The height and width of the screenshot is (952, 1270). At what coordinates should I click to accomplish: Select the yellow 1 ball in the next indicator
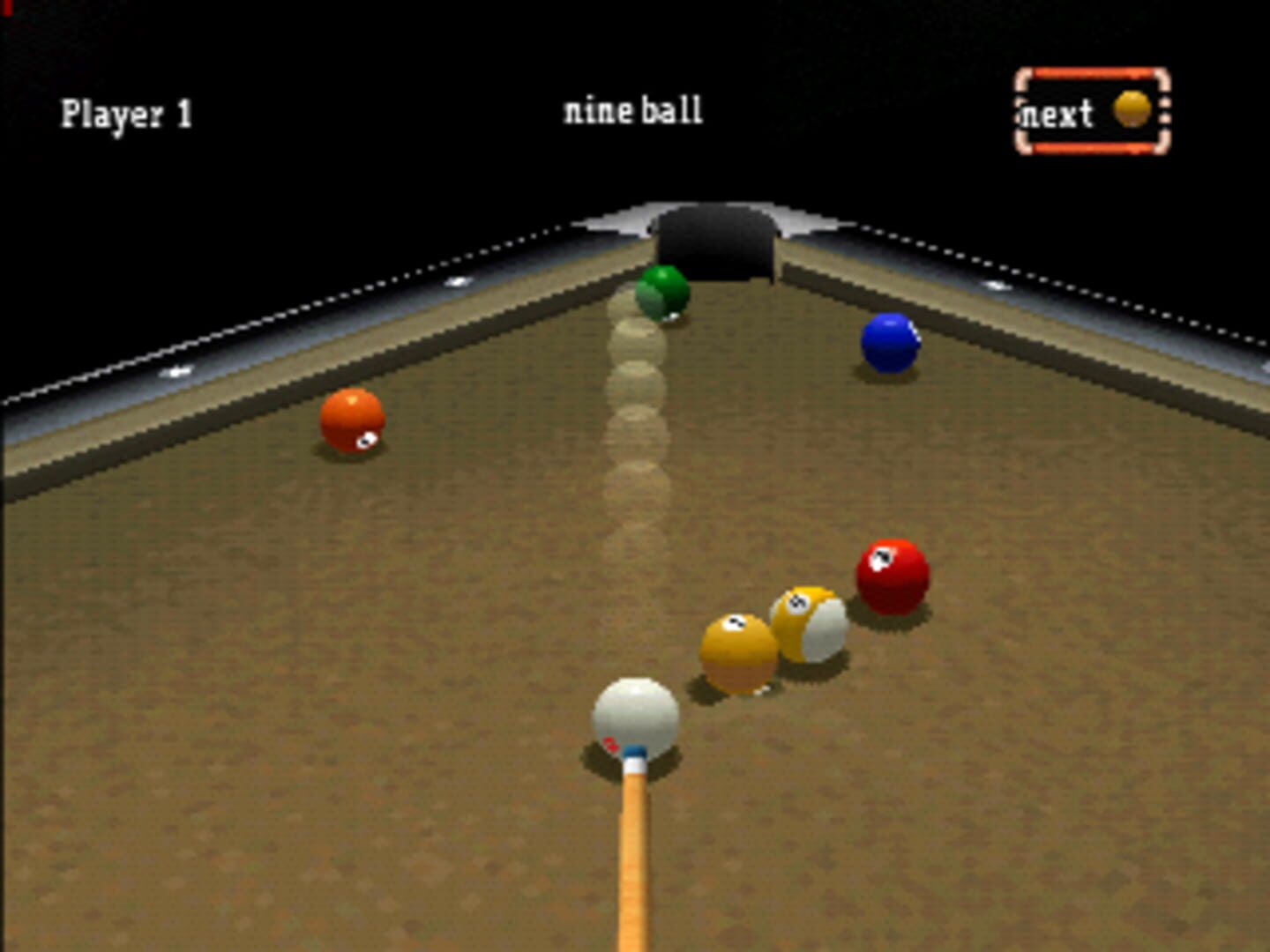pyautogui.click(x=1130, y=108)
